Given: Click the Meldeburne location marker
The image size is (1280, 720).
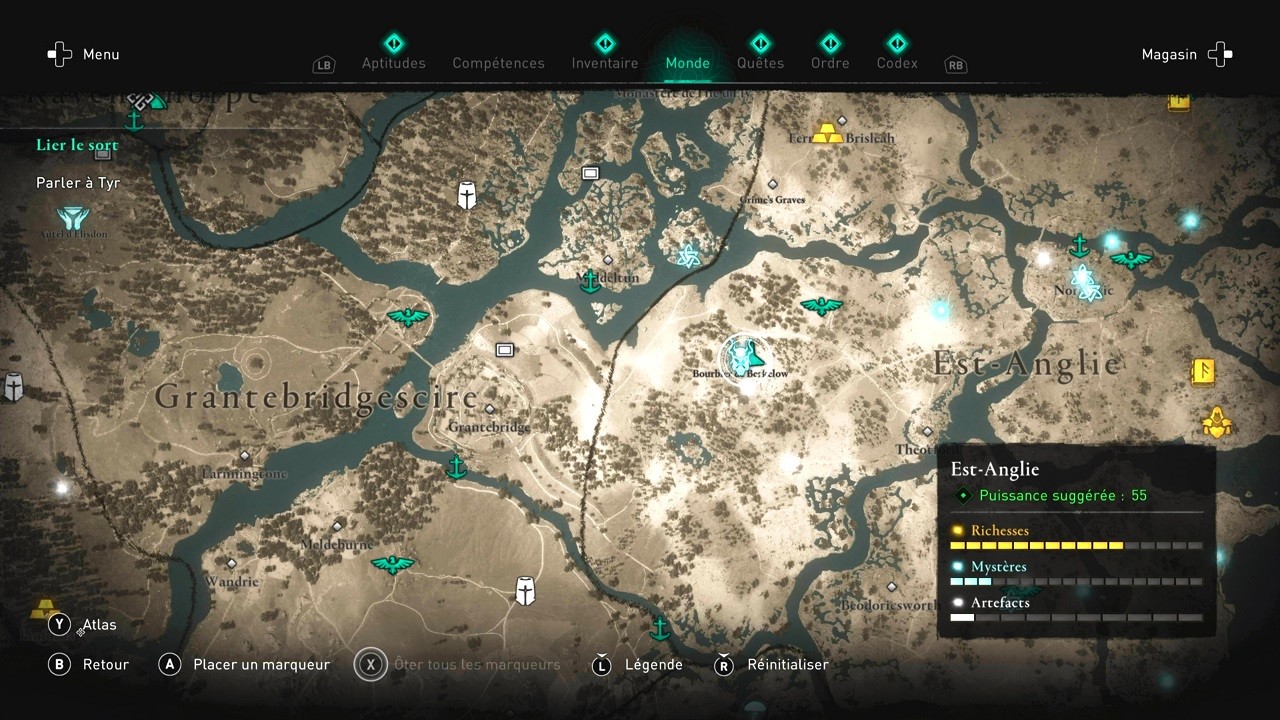Looking at the screenshot, I should [x=338, y=526].
